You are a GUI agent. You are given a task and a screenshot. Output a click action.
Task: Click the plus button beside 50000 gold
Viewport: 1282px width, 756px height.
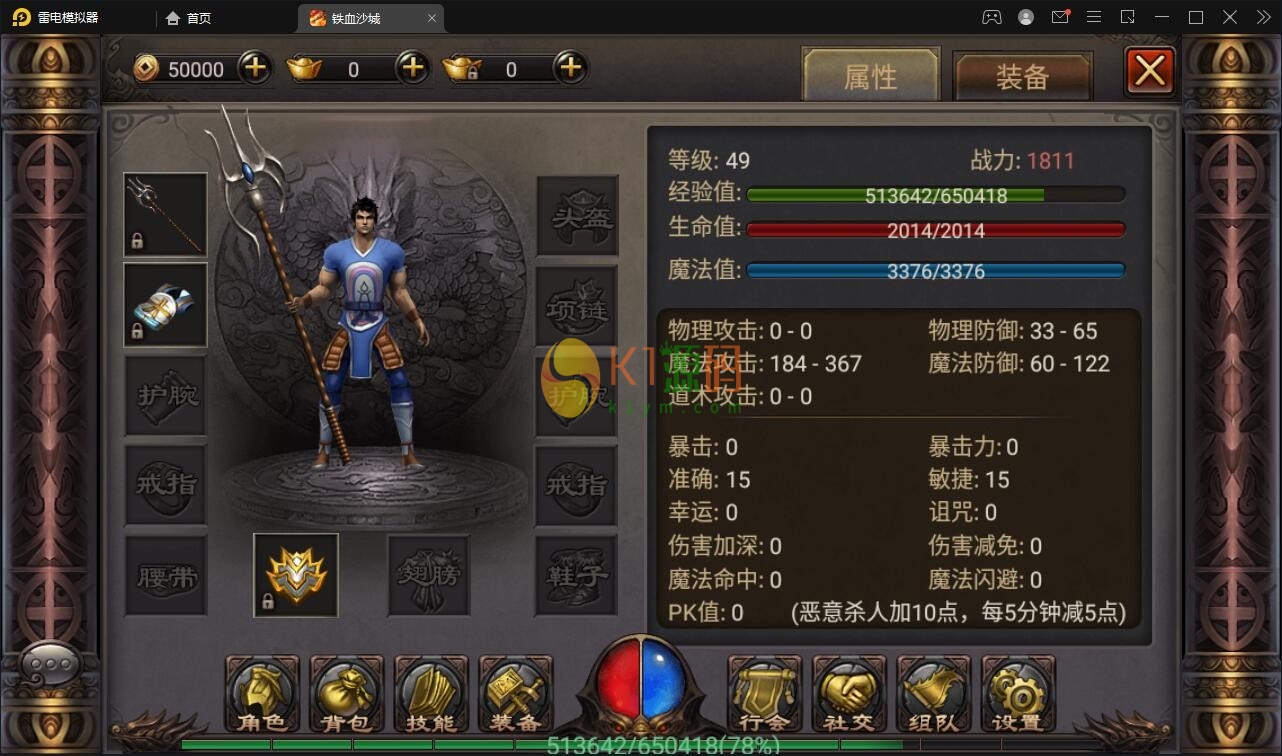(253, 68)
